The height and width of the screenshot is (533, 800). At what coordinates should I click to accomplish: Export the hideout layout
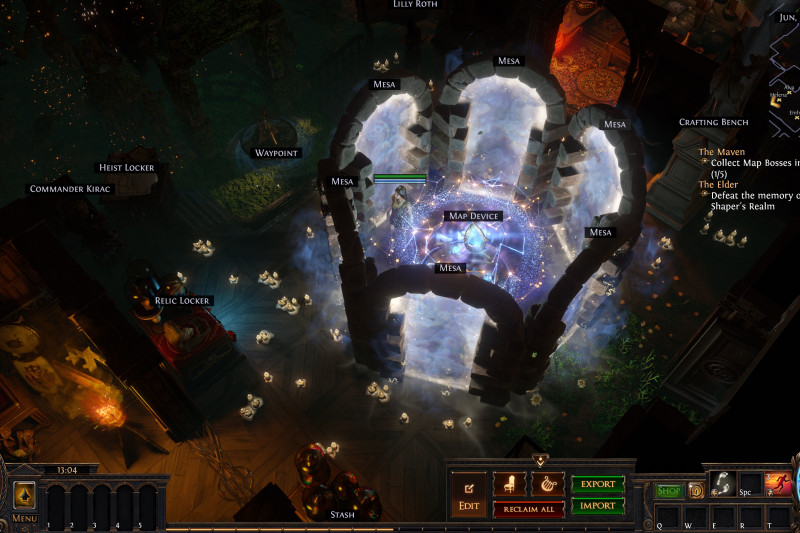pos(598,484)
